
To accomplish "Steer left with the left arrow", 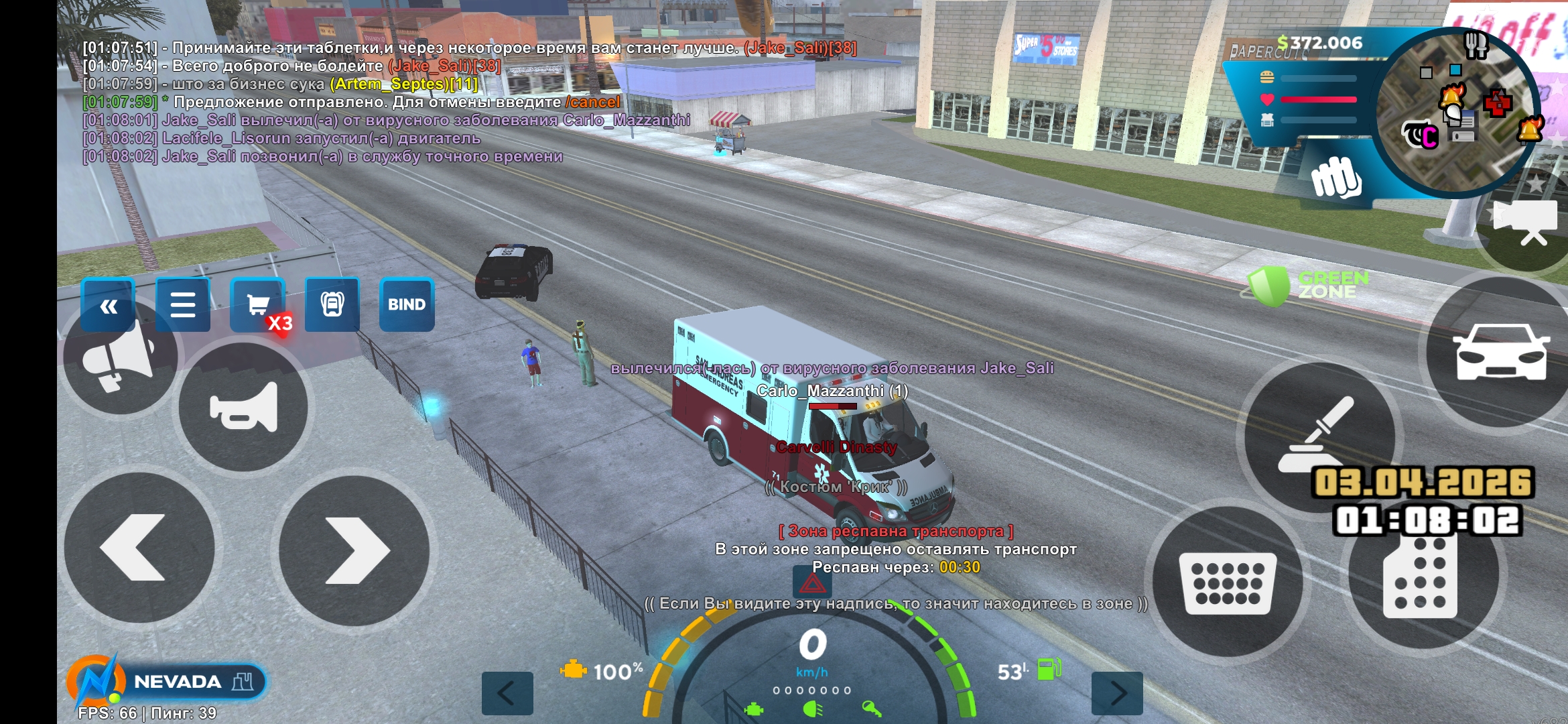I will coord(139,548).
